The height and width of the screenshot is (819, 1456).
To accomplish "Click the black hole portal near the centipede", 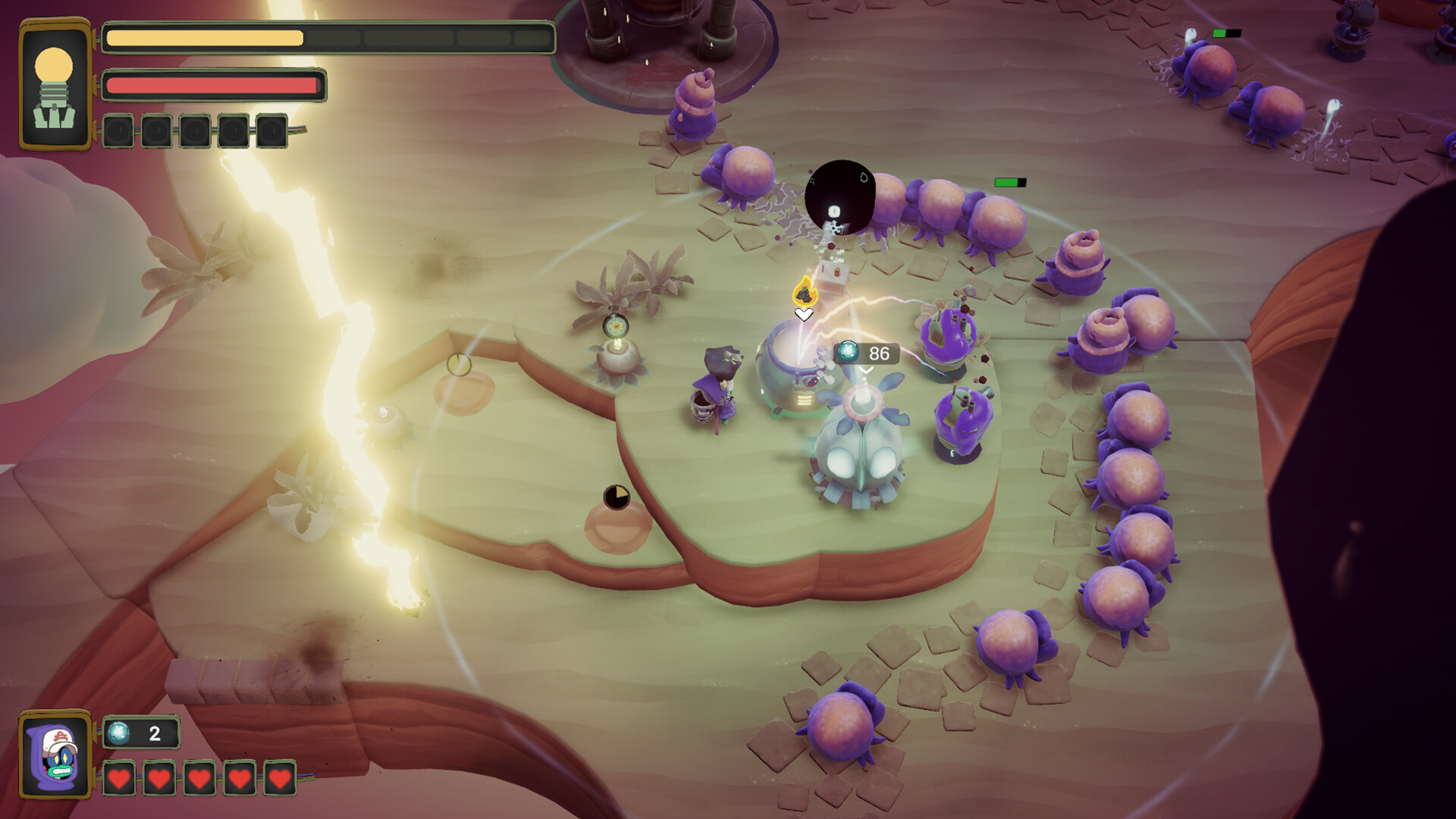I will point(840,196).
